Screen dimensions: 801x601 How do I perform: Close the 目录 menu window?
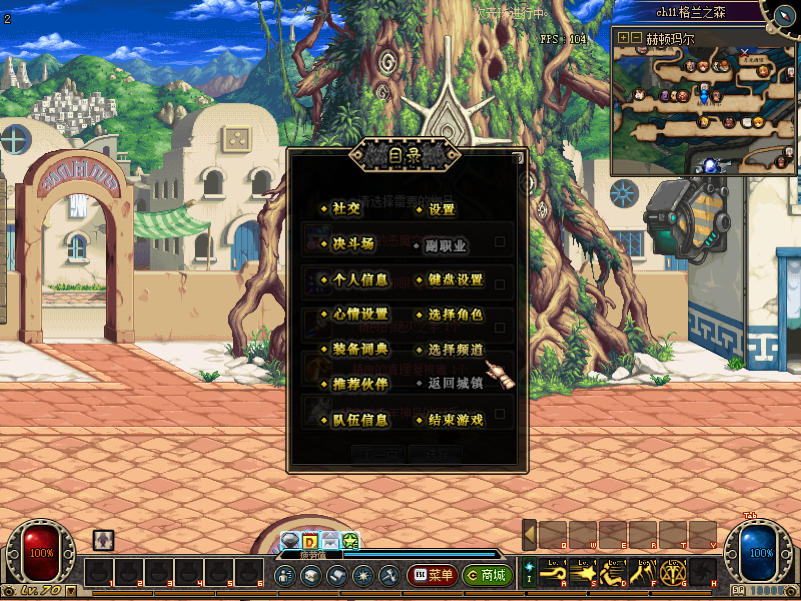[517, 157]
